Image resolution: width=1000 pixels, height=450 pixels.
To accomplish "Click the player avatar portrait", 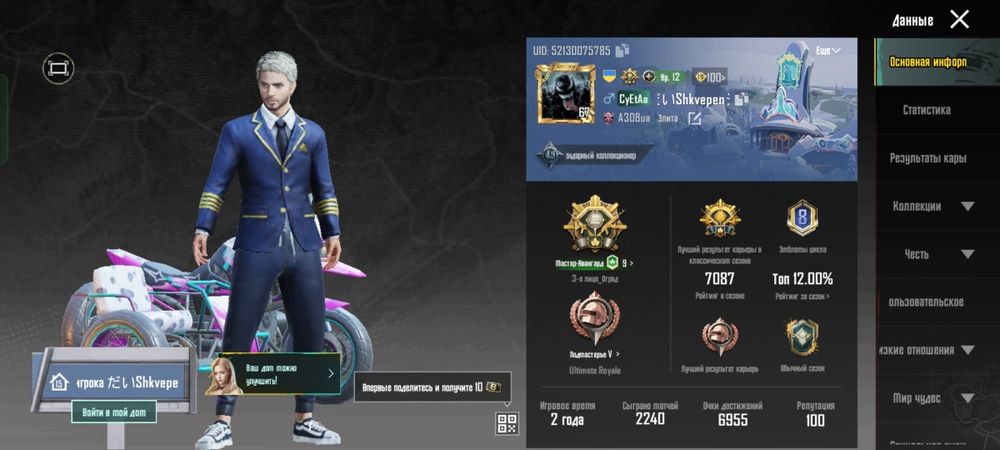I will pyautogui.click(x=565, y=94).
